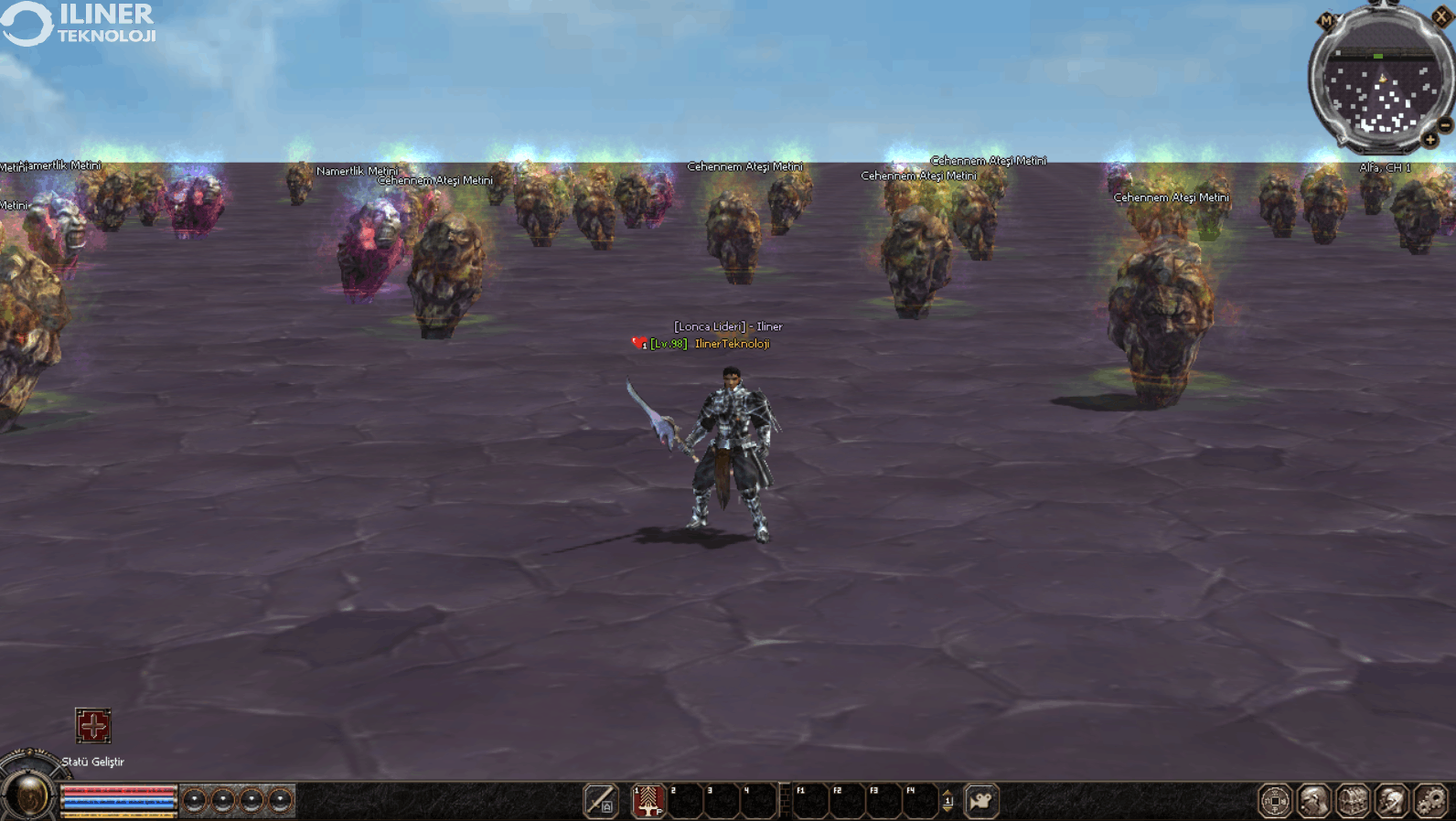Close the minimap with the X button

tap(1440, 16)
